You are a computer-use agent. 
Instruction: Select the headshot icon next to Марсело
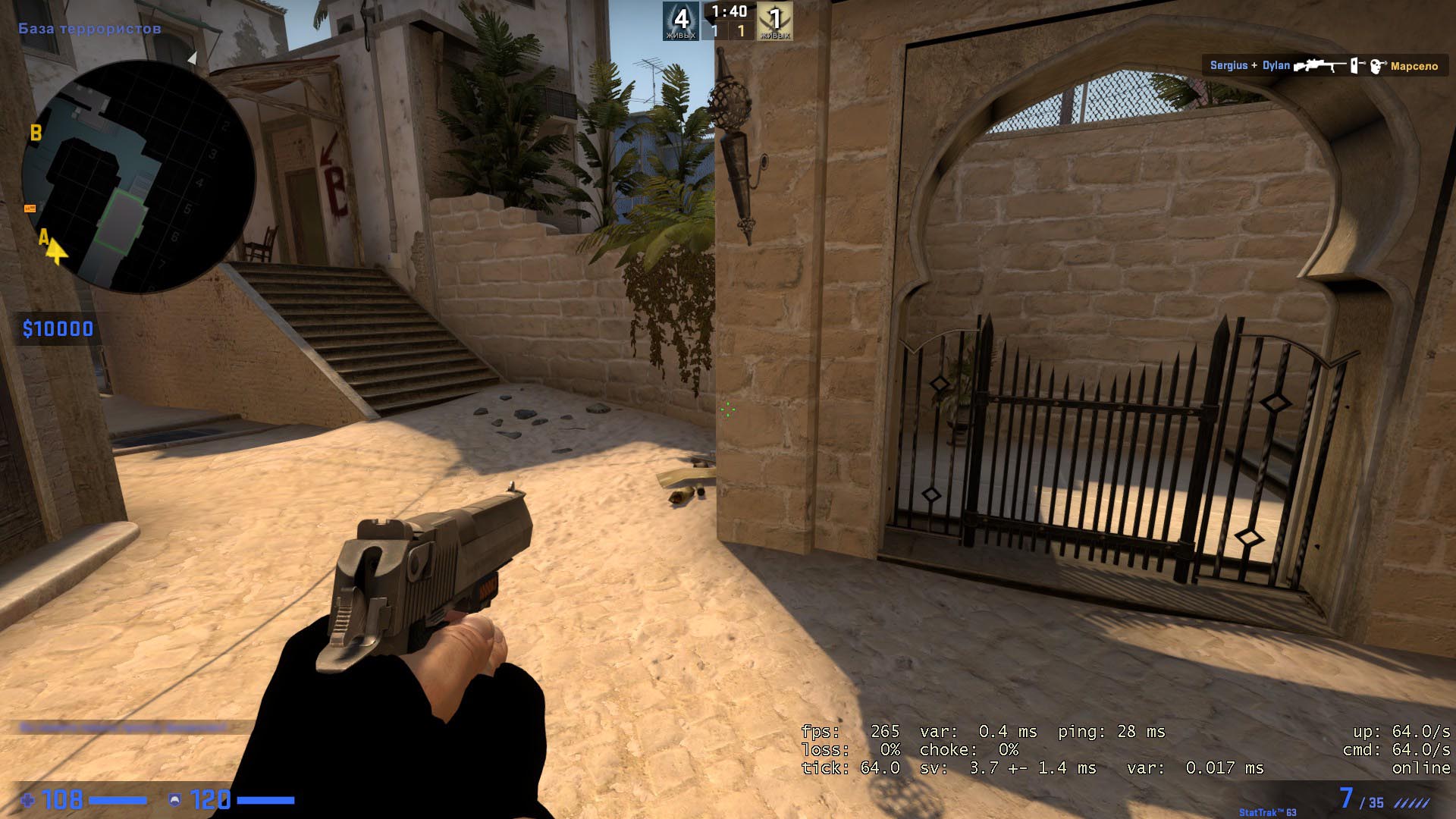[1376, 66]
